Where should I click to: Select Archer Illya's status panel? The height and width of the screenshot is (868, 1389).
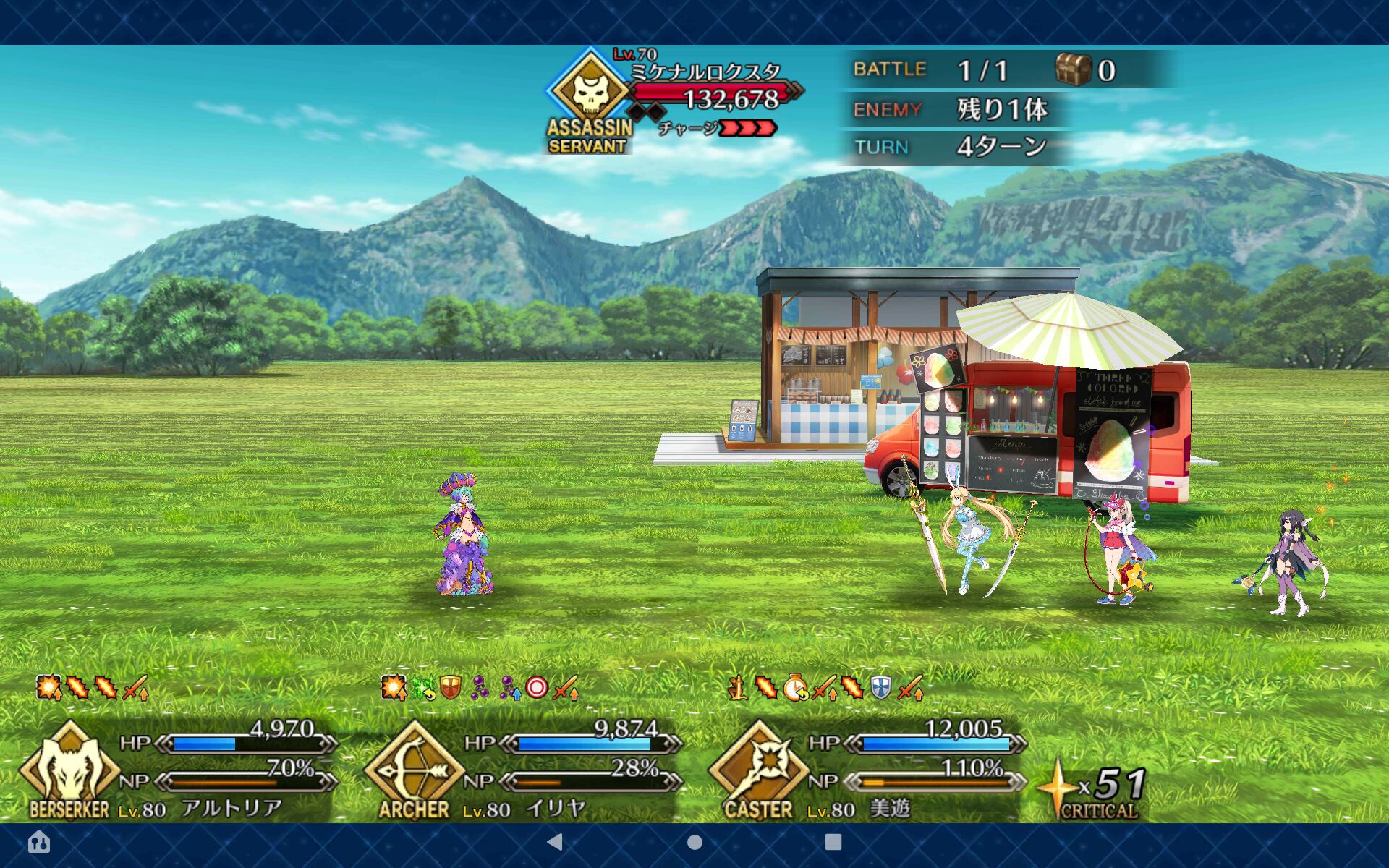click(x=522, y=770)
